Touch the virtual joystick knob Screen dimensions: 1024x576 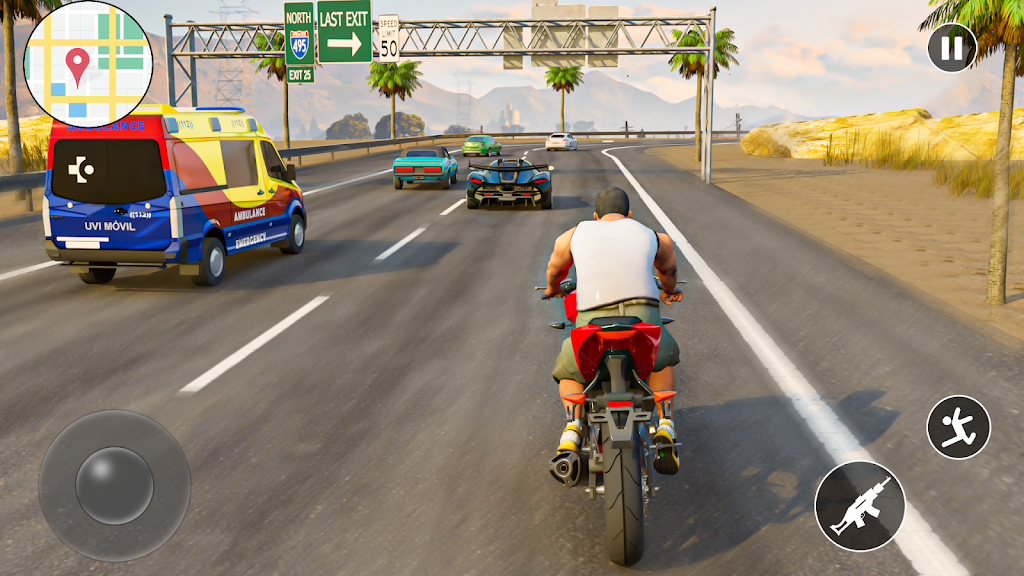click(x=114, y=485)
